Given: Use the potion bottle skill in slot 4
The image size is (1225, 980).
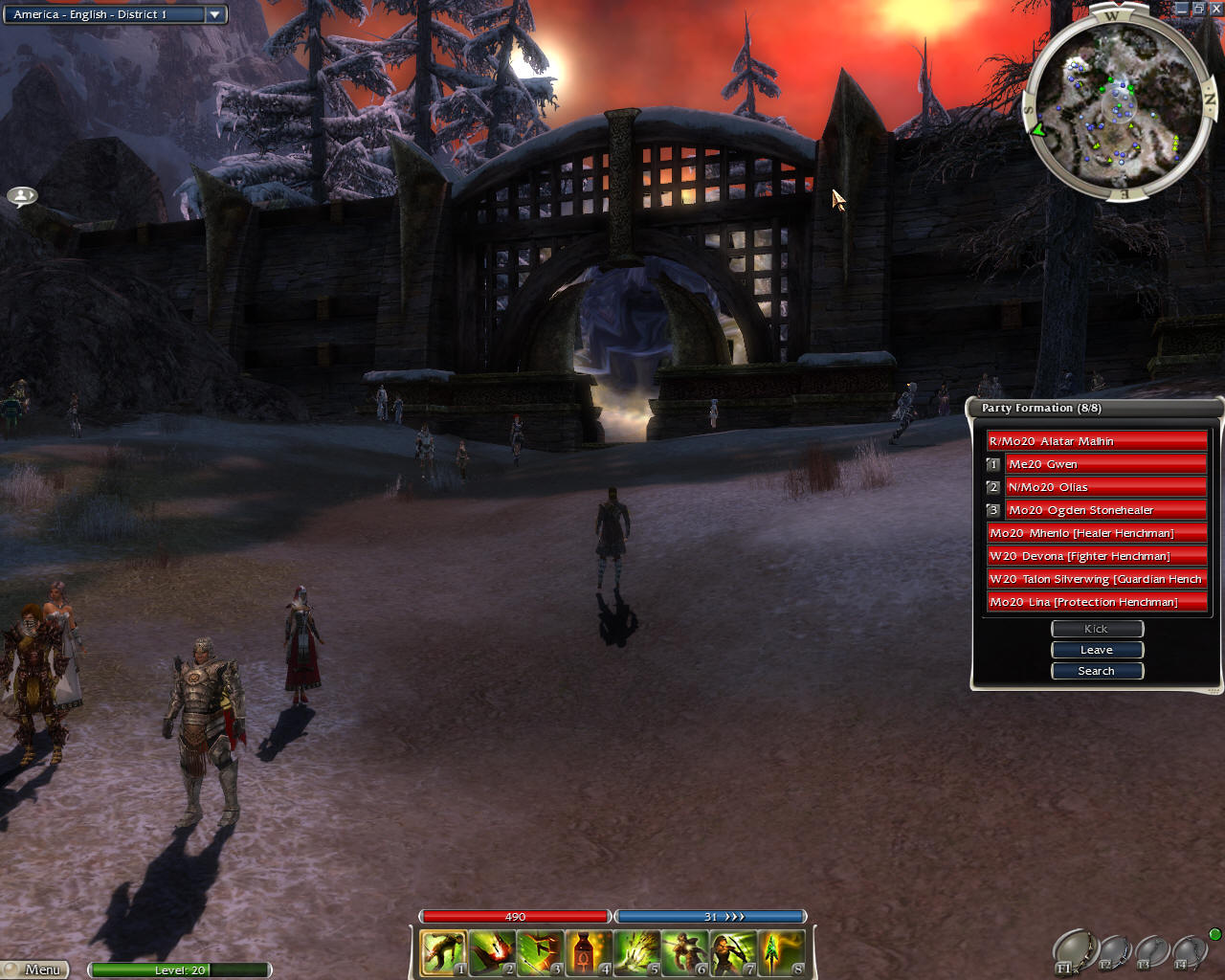Looking at the screenshot, I should tap(589, 953).
